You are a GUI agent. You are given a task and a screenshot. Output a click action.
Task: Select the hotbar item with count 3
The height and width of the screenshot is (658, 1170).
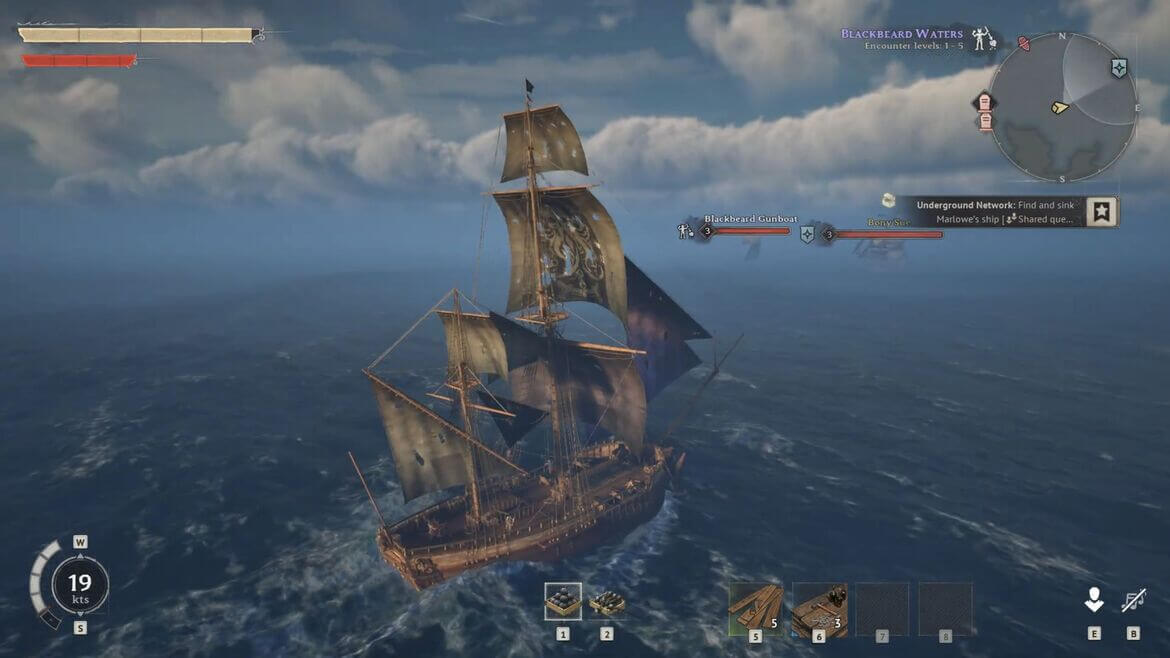[819, 609]
